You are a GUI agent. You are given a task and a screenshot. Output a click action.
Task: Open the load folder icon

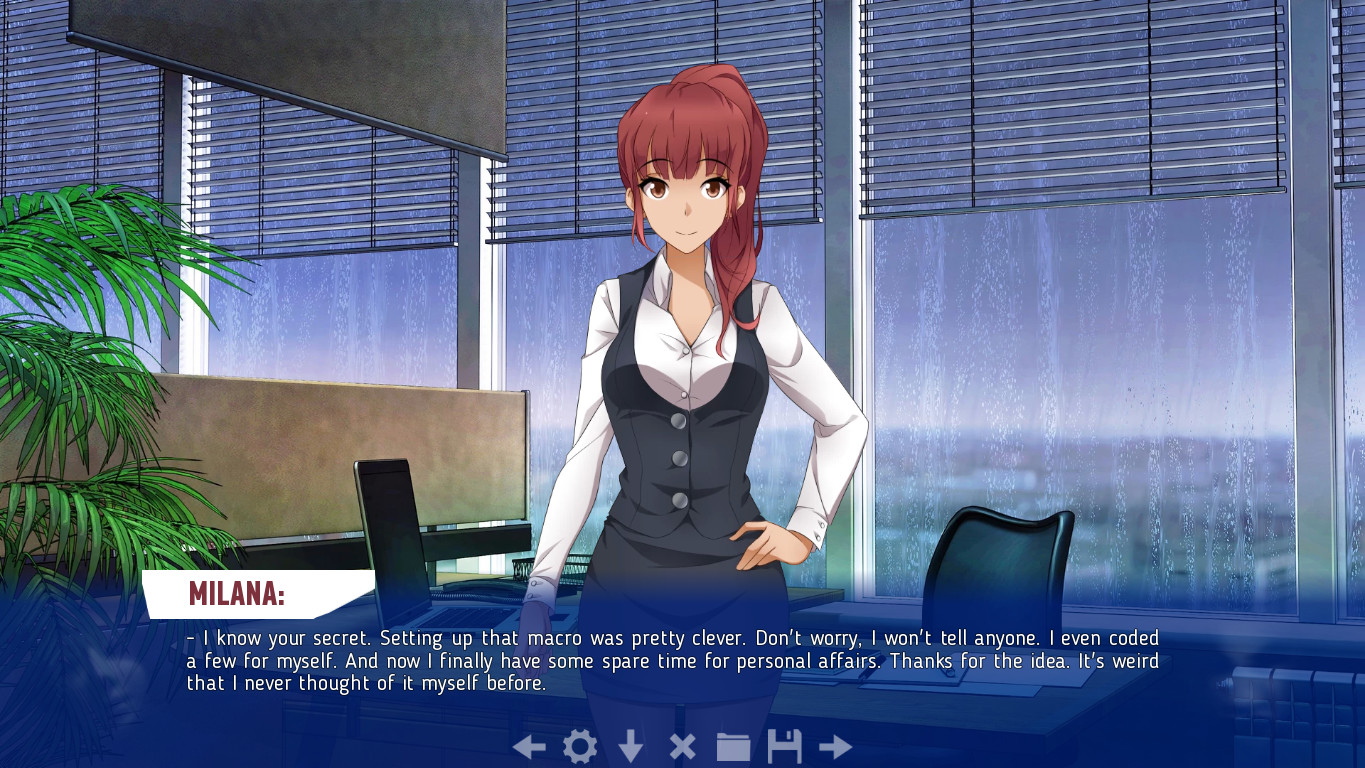point(733,747)
